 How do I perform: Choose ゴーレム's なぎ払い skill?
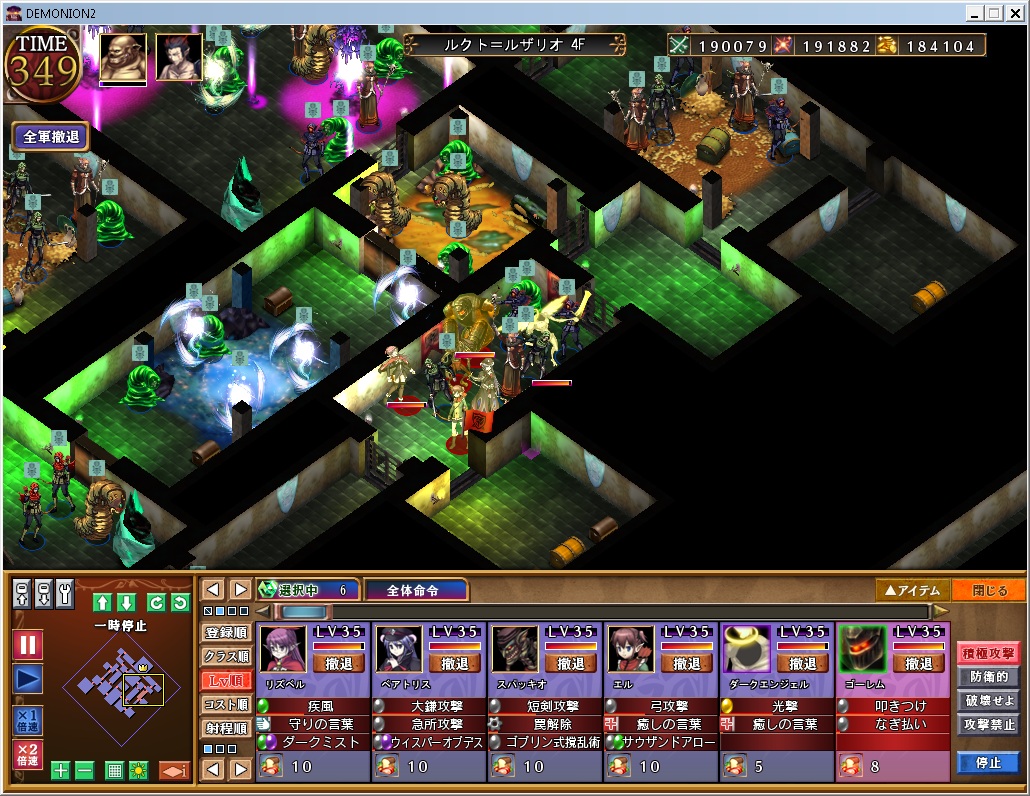(899, 724)
